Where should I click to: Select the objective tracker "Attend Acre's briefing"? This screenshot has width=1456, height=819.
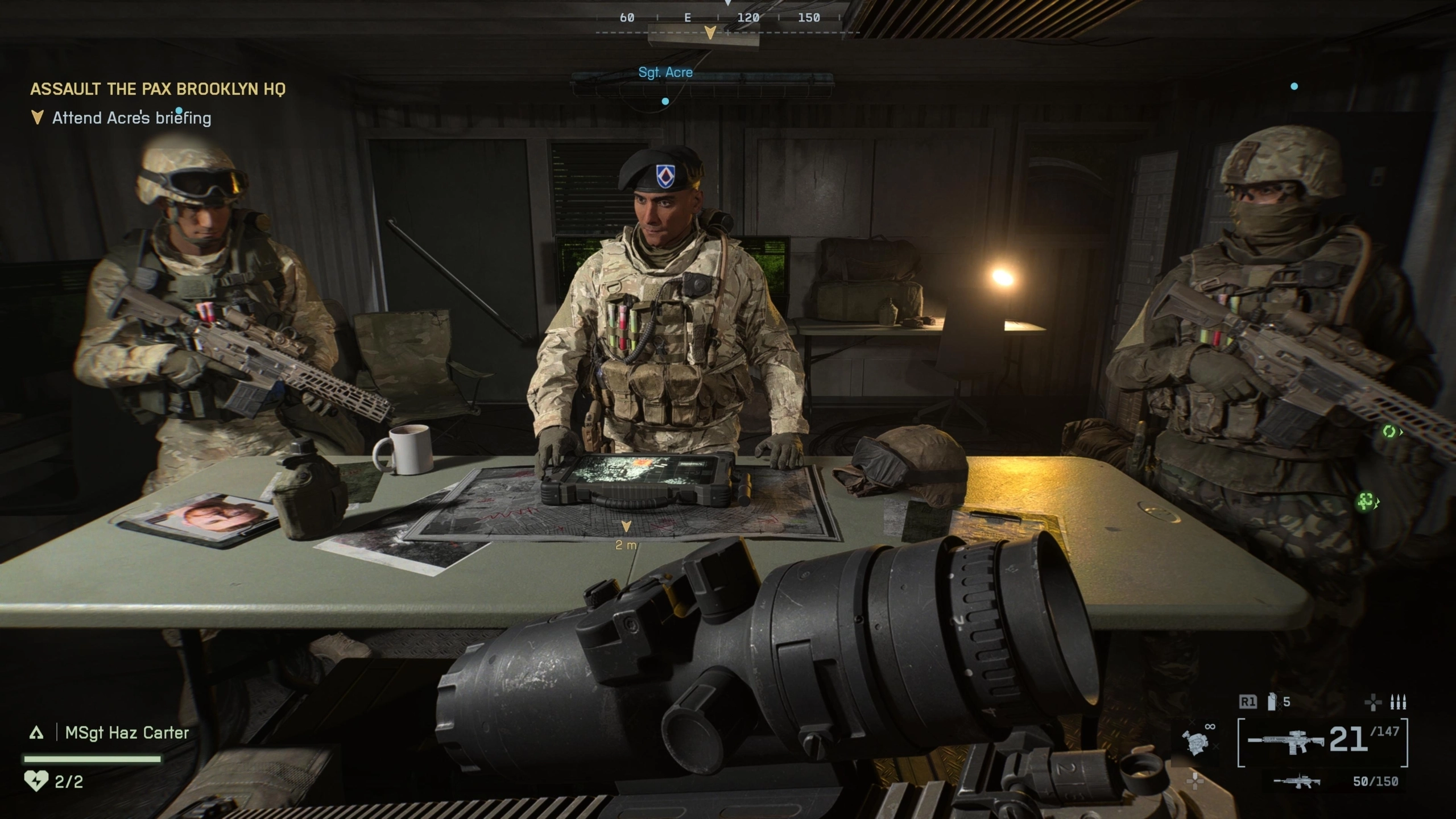tap(131, 118)
